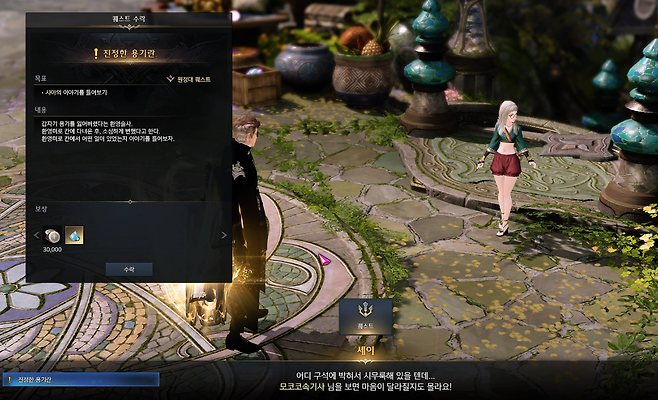Screen dimensions: 658x400
Task: Show next rewards with right arrow
Action: tap(222, 236)
